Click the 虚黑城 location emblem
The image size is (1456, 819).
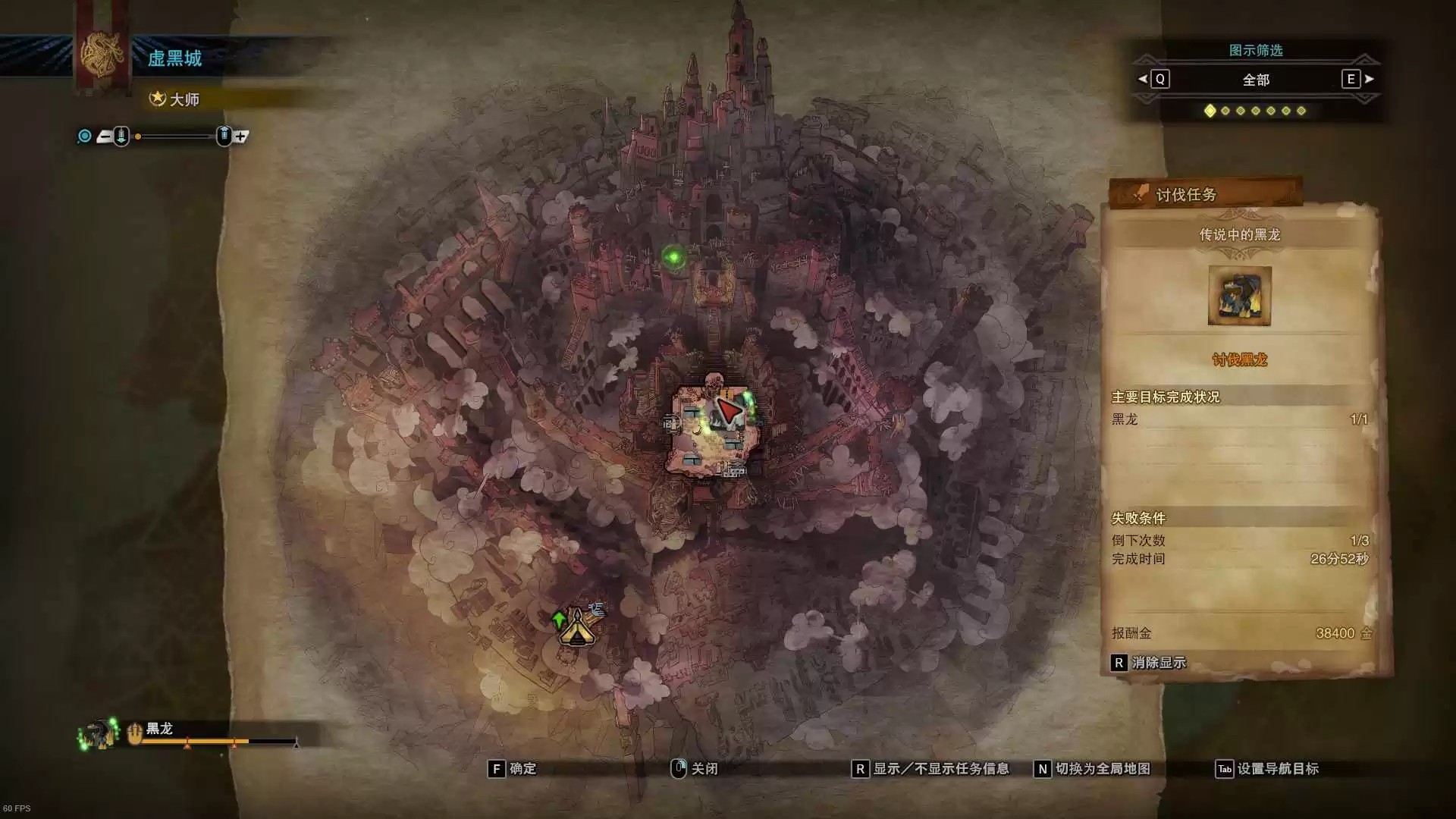coord(102,55)
